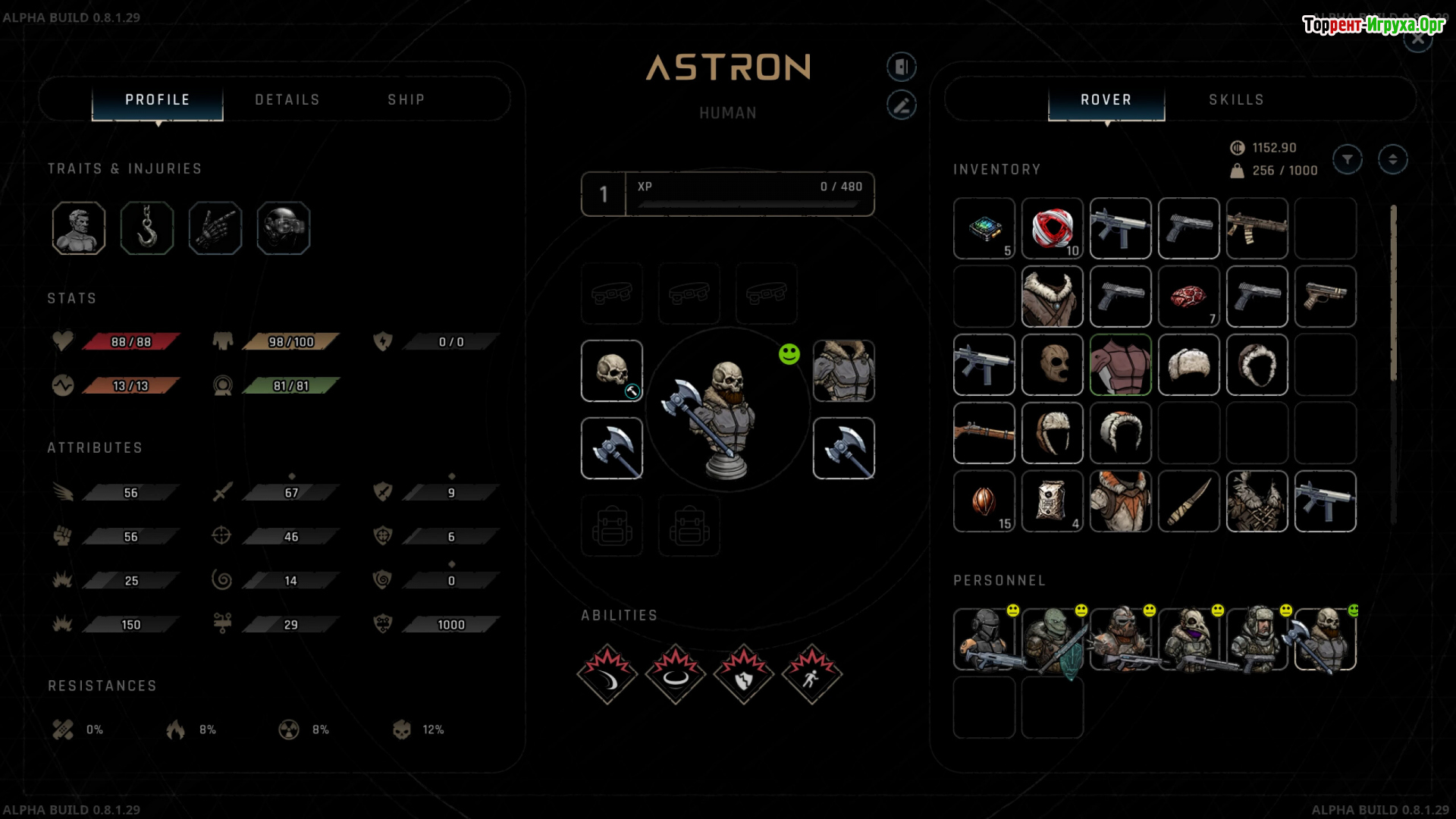
Task: Click the inventory sort button
Action: (x=1392, y=159)
